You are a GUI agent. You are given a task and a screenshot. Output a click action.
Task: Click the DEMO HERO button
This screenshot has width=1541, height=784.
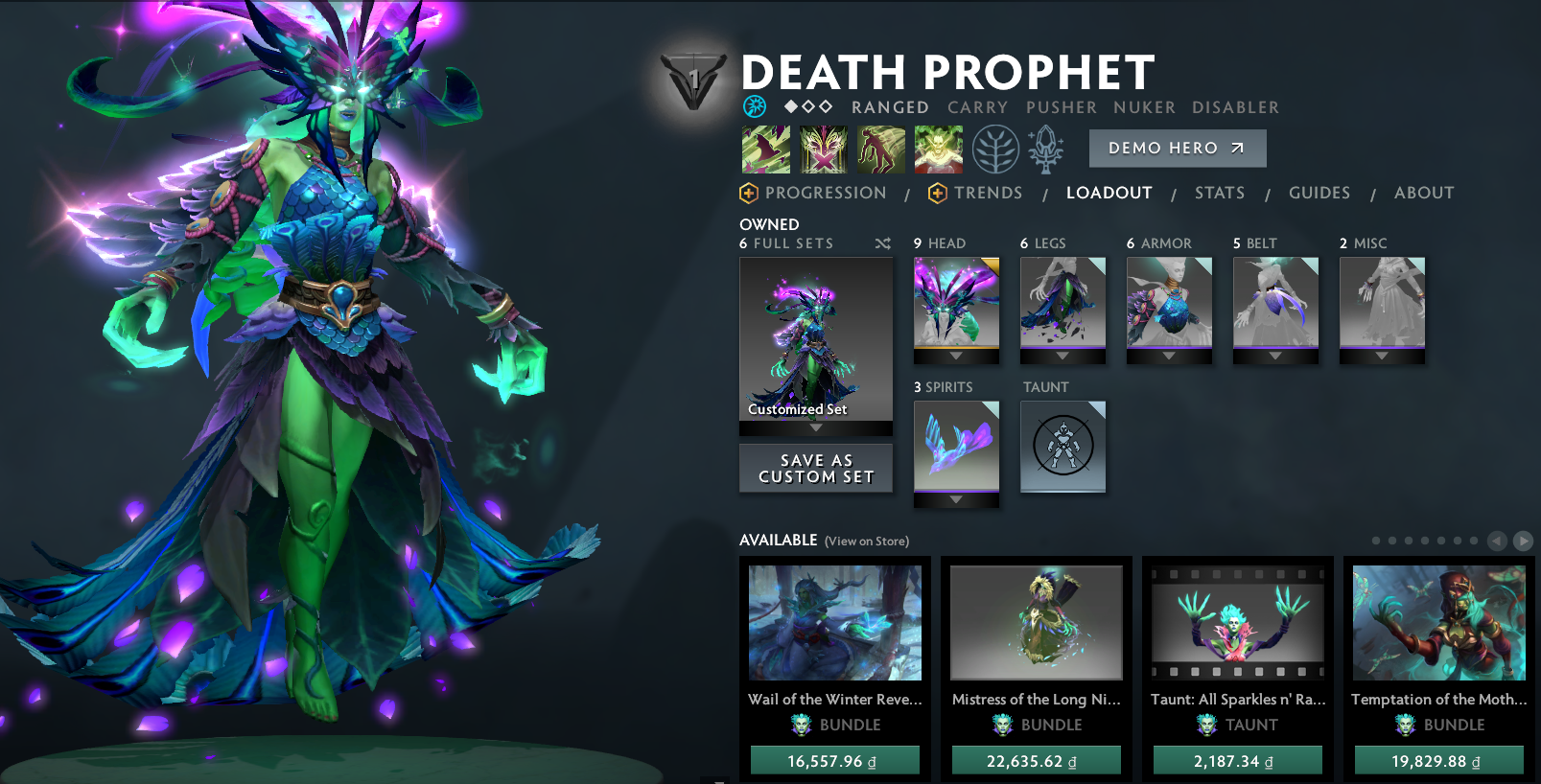point(1178,148)
